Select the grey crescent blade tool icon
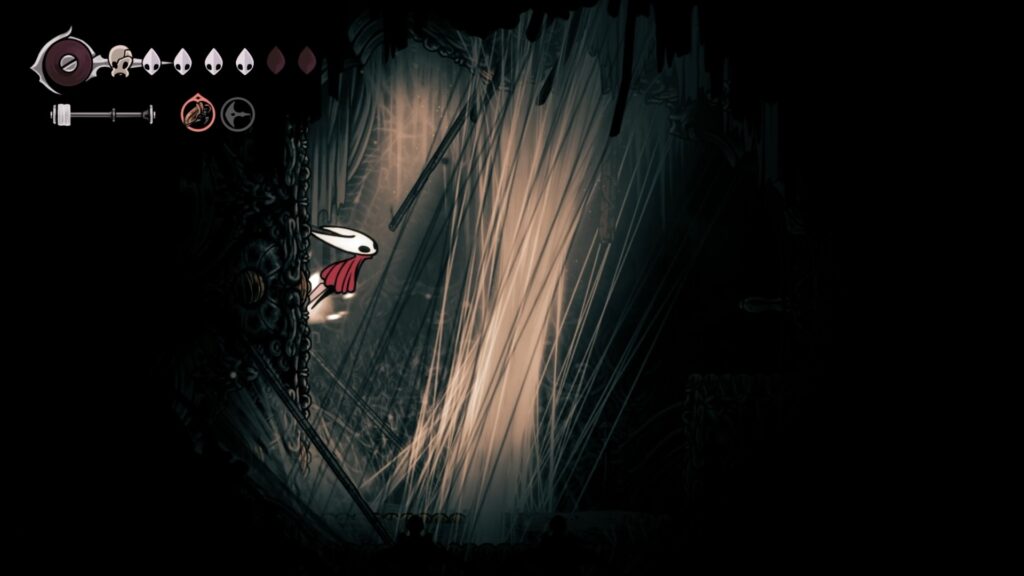The height and width of the screenshot is (576, 1024). coord(237,114)
